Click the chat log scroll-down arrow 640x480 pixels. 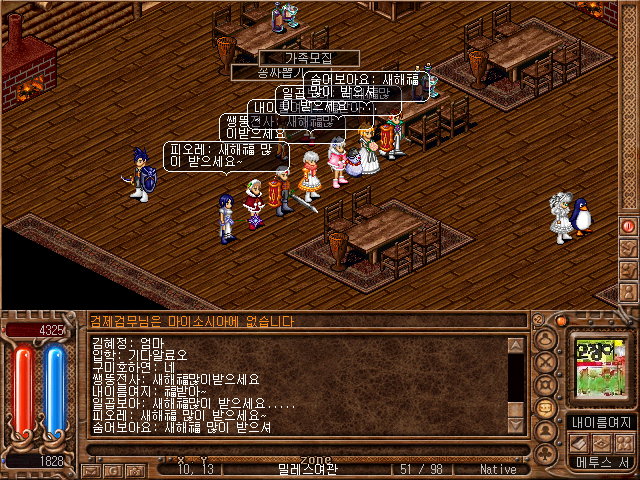click(x=516, y=425)
